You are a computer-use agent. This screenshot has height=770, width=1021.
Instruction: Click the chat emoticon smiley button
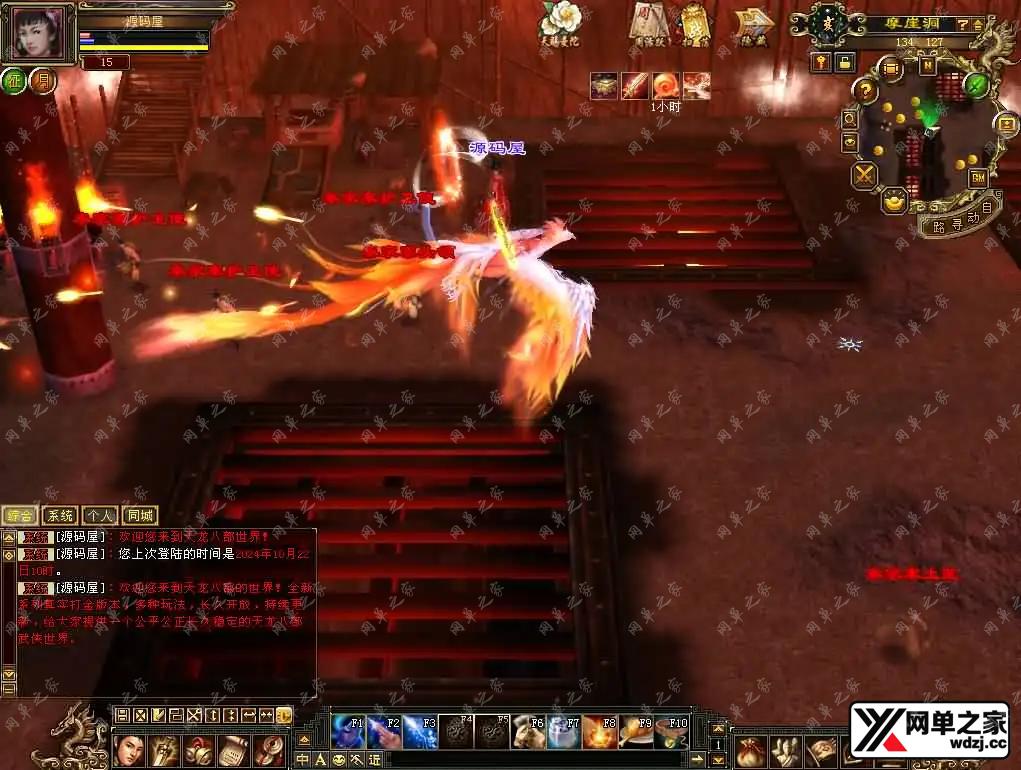point(338,760)
